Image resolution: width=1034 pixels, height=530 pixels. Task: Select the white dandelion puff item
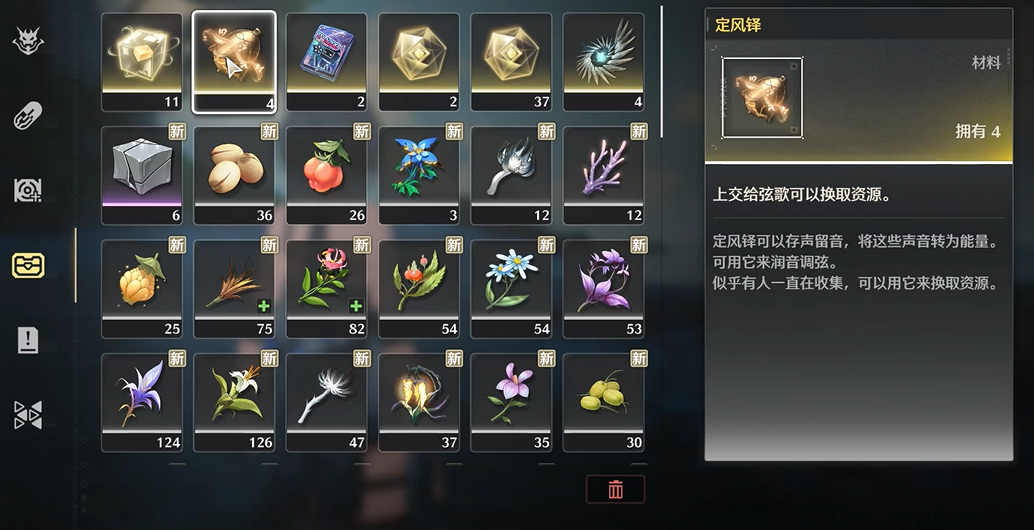(326, 394)
